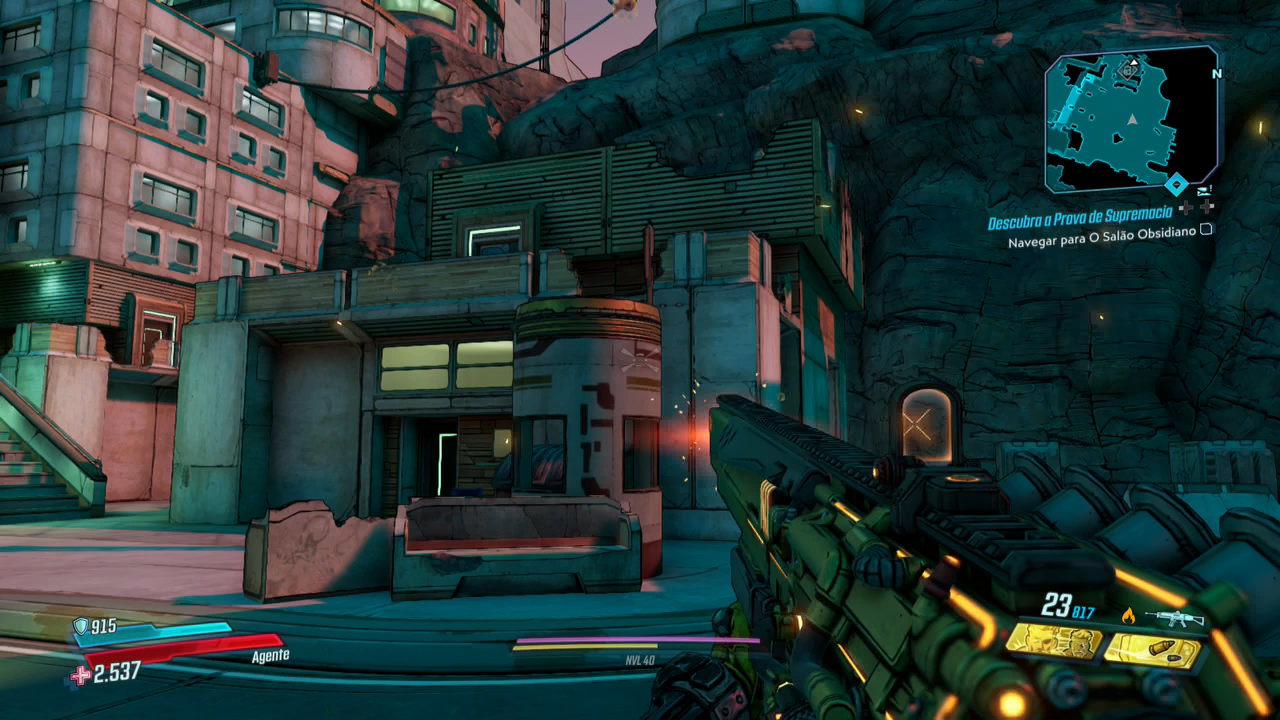
Task: Click the diamond waypoint marker on the minimap
Action: click(x=1176, y=183)
